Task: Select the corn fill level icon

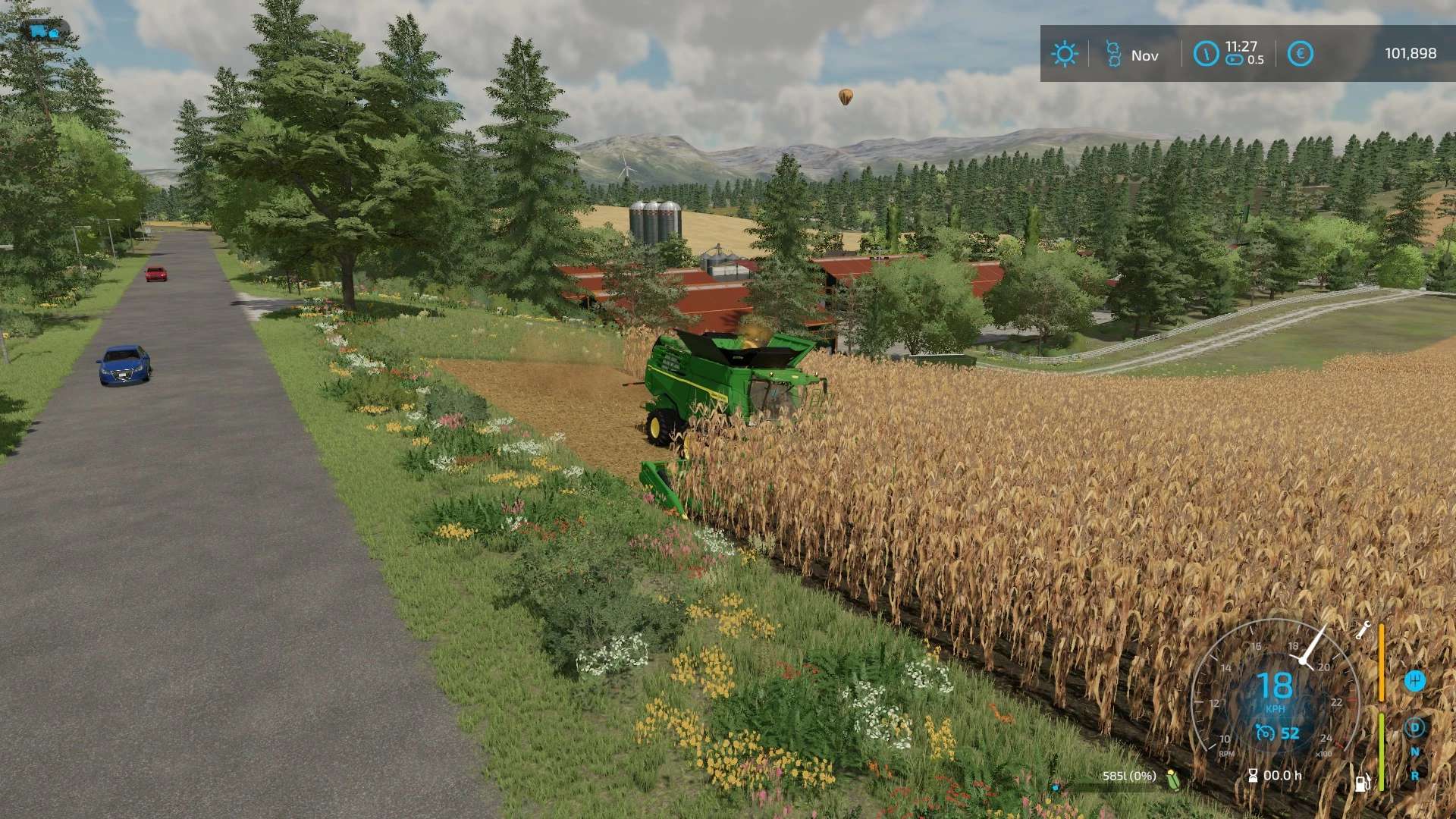Action: (1173, 779)
